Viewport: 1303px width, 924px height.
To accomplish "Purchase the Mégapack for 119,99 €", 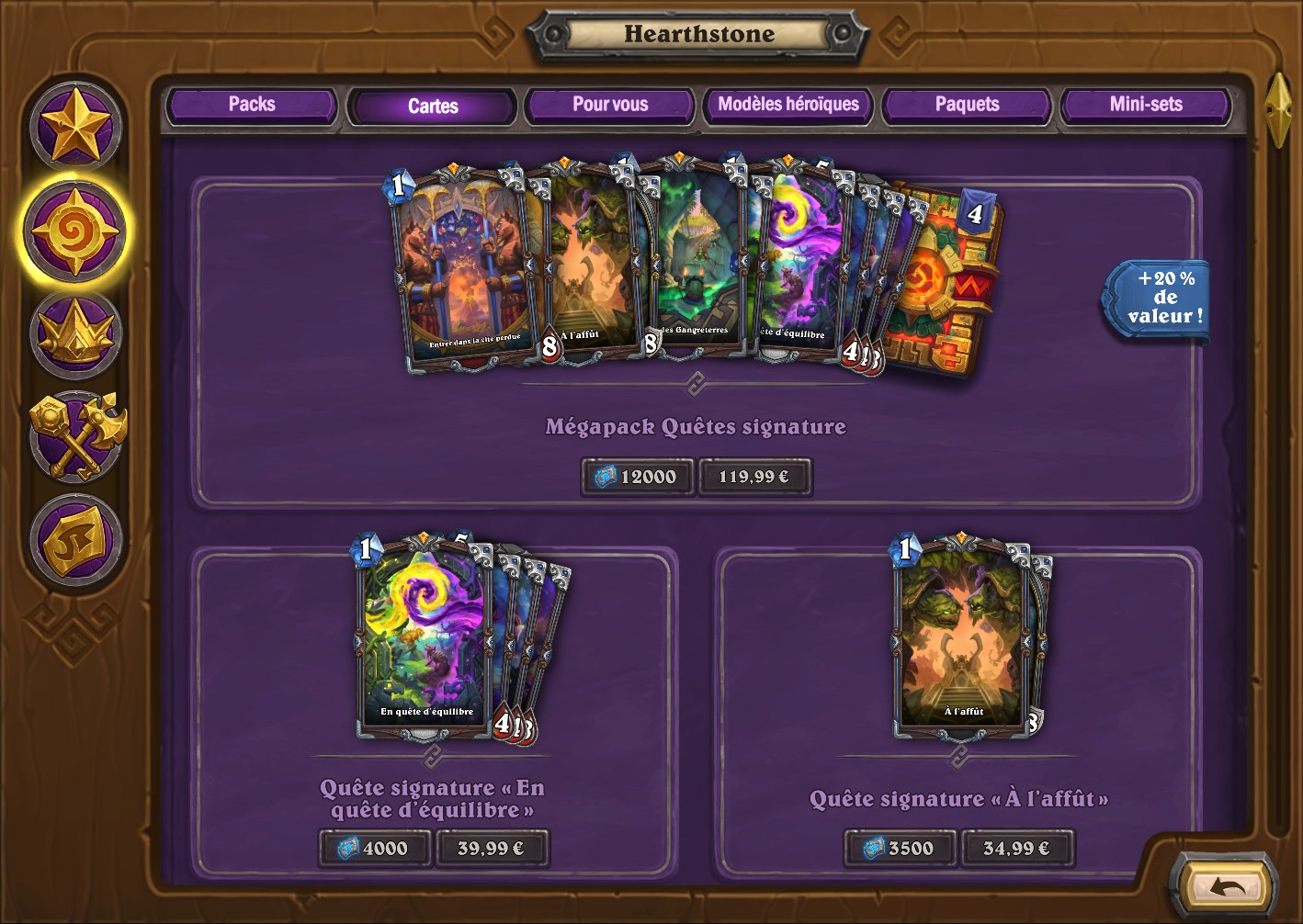I will pyautogui.click(x=754, y=477).
